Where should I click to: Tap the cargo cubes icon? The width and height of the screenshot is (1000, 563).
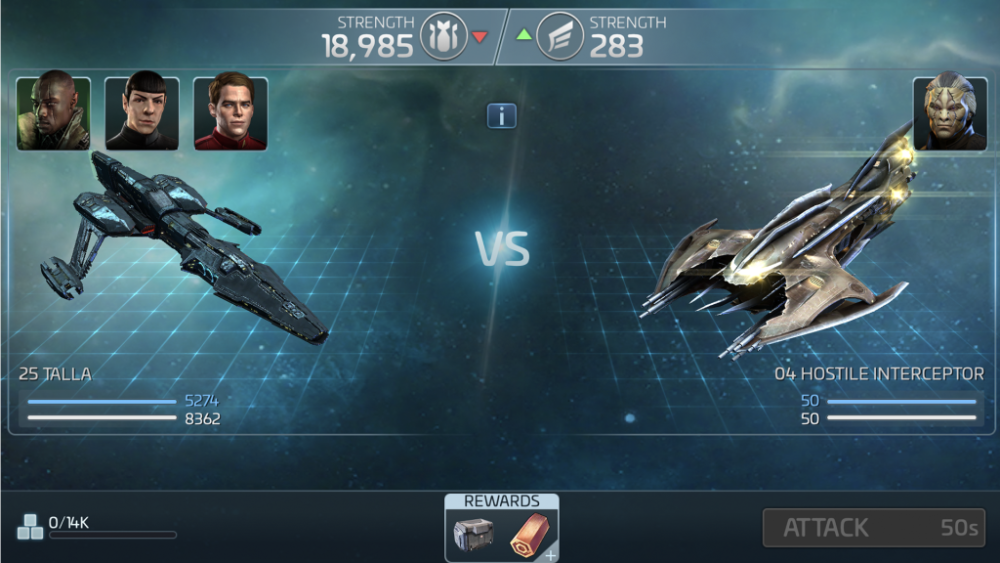point(30,527)
